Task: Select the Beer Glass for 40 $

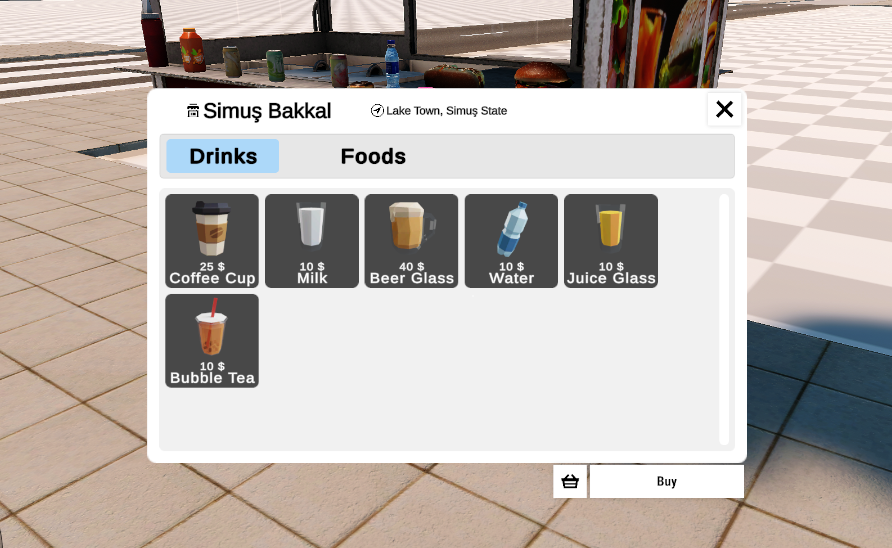Action: pyautogui.click(x=412, y=241)
